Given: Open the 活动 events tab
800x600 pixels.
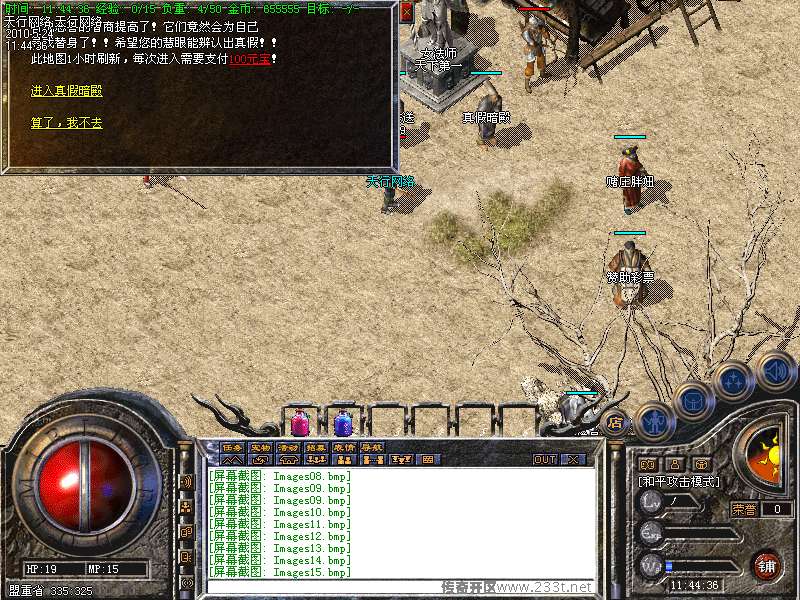Looking at the screenshot, I should point(288,447).
